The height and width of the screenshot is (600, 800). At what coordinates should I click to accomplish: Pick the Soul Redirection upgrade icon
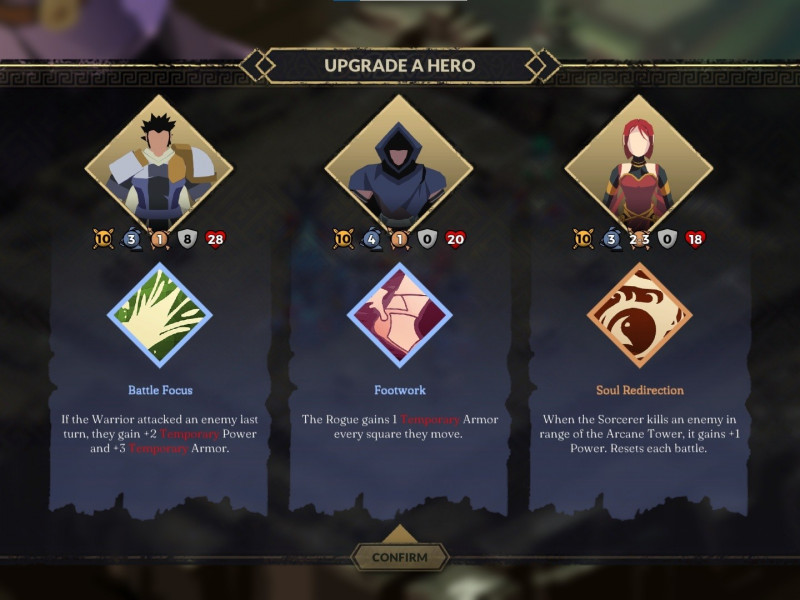(639, 315)
